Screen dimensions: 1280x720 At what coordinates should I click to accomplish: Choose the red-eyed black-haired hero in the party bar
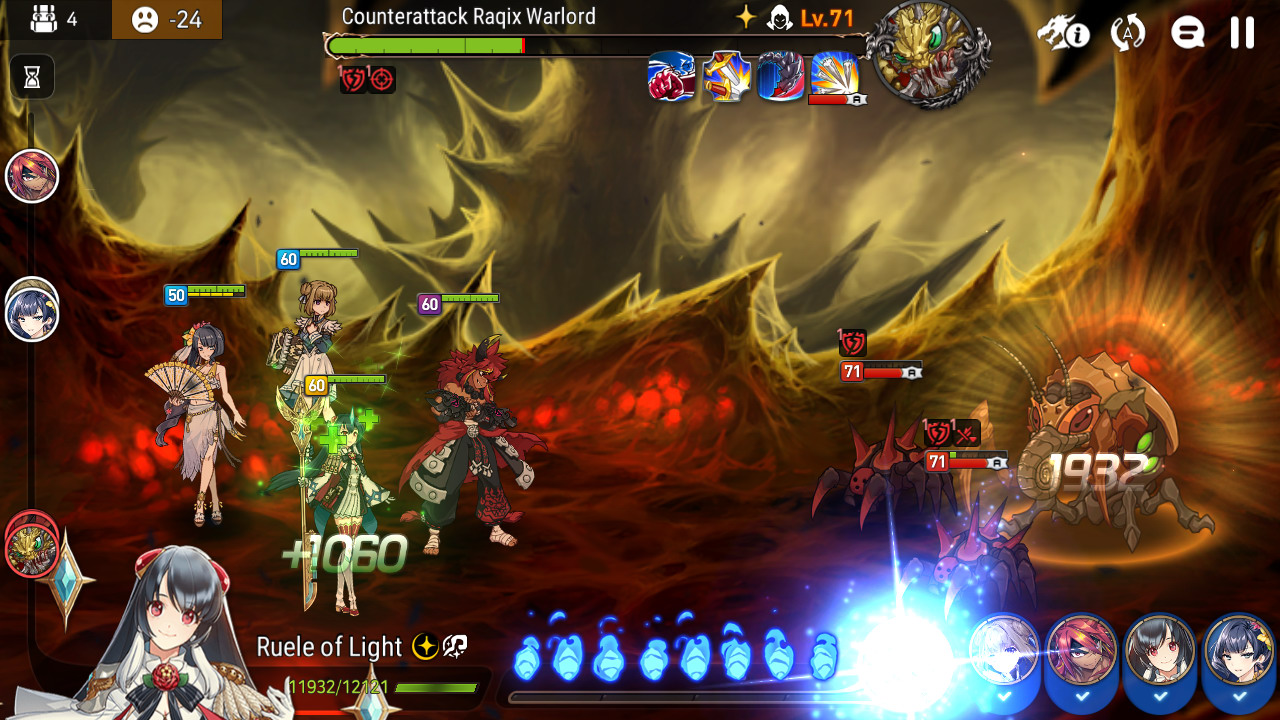pyautogui.click(x=1160, y=651)
